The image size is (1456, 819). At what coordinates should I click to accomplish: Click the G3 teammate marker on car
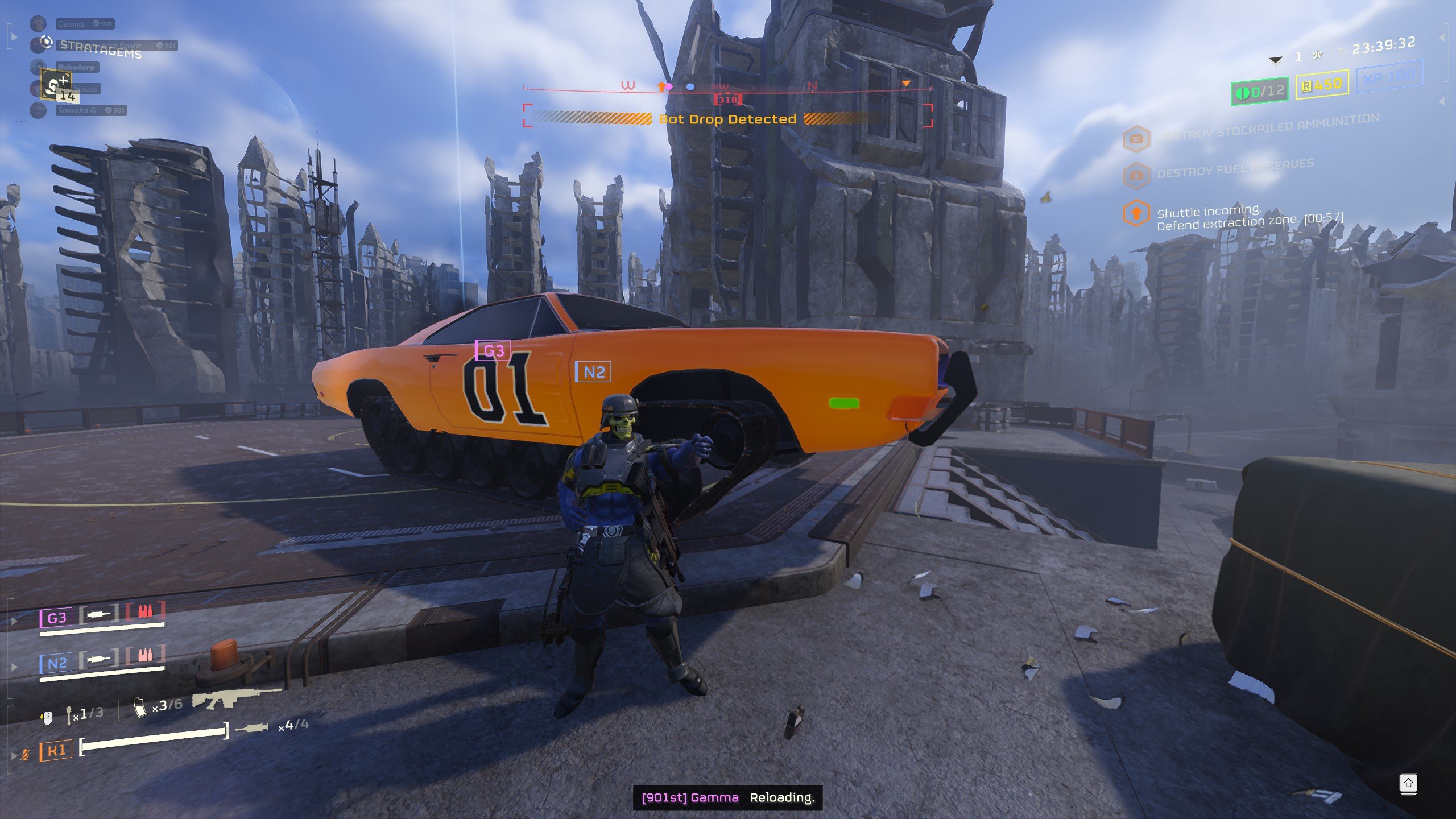pos(493,350)
